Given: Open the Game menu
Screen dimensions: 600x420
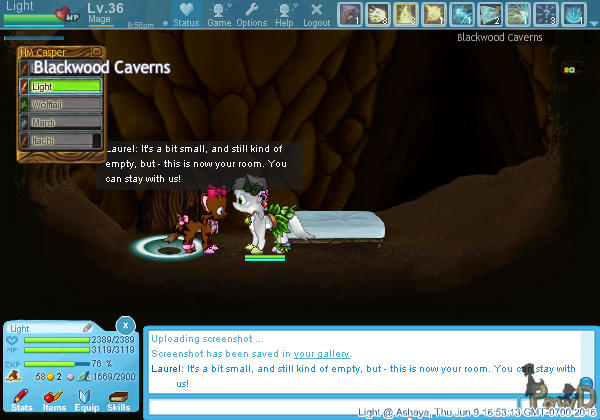Looking at the screenshot, I should (x=219, y=14).
